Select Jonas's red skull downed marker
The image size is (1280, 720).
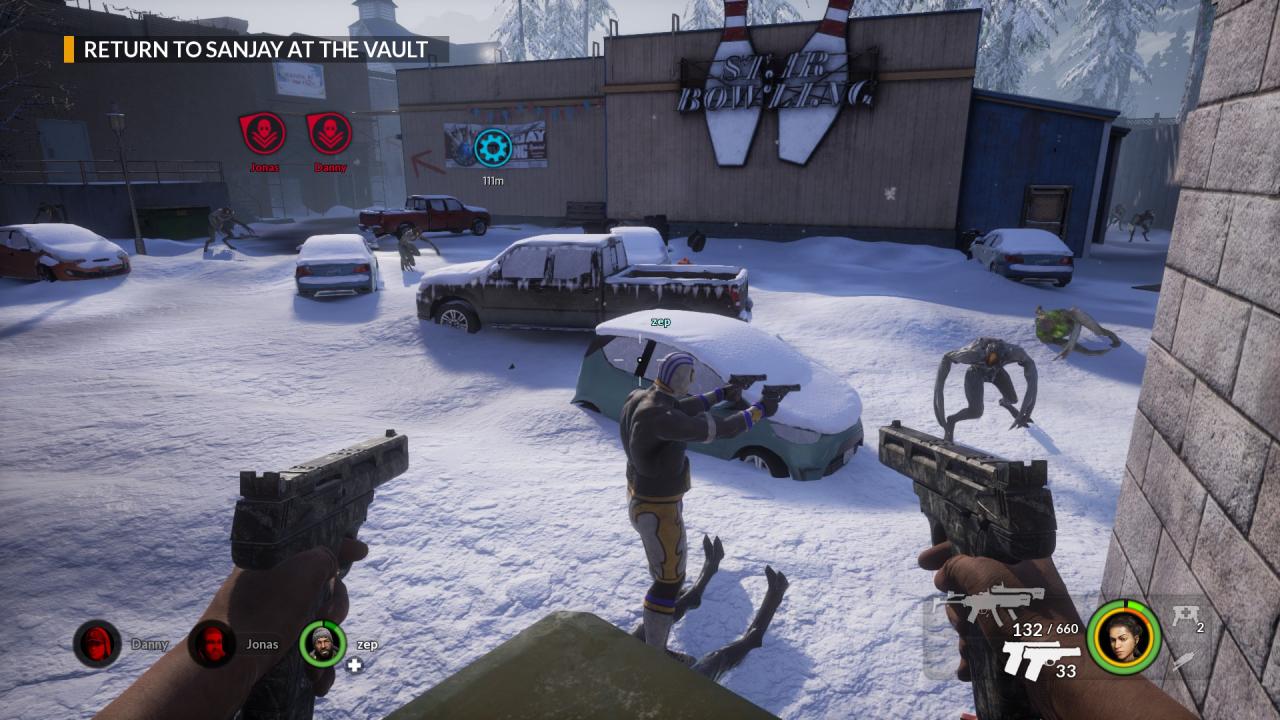[x=263, y=134]
